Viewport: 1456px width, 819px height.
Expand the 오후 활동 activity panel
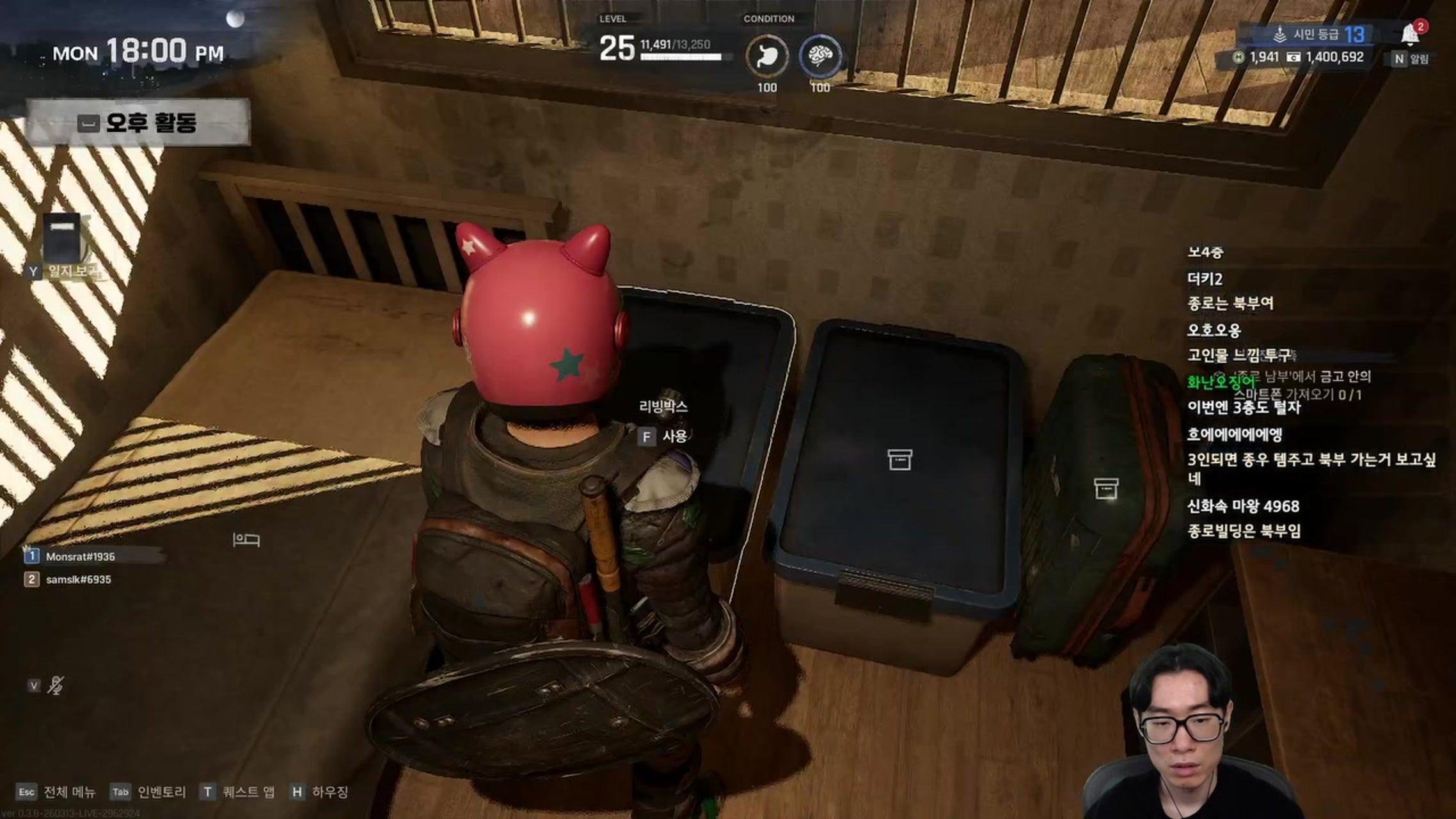pyautogui.click(x=138, y=122)
